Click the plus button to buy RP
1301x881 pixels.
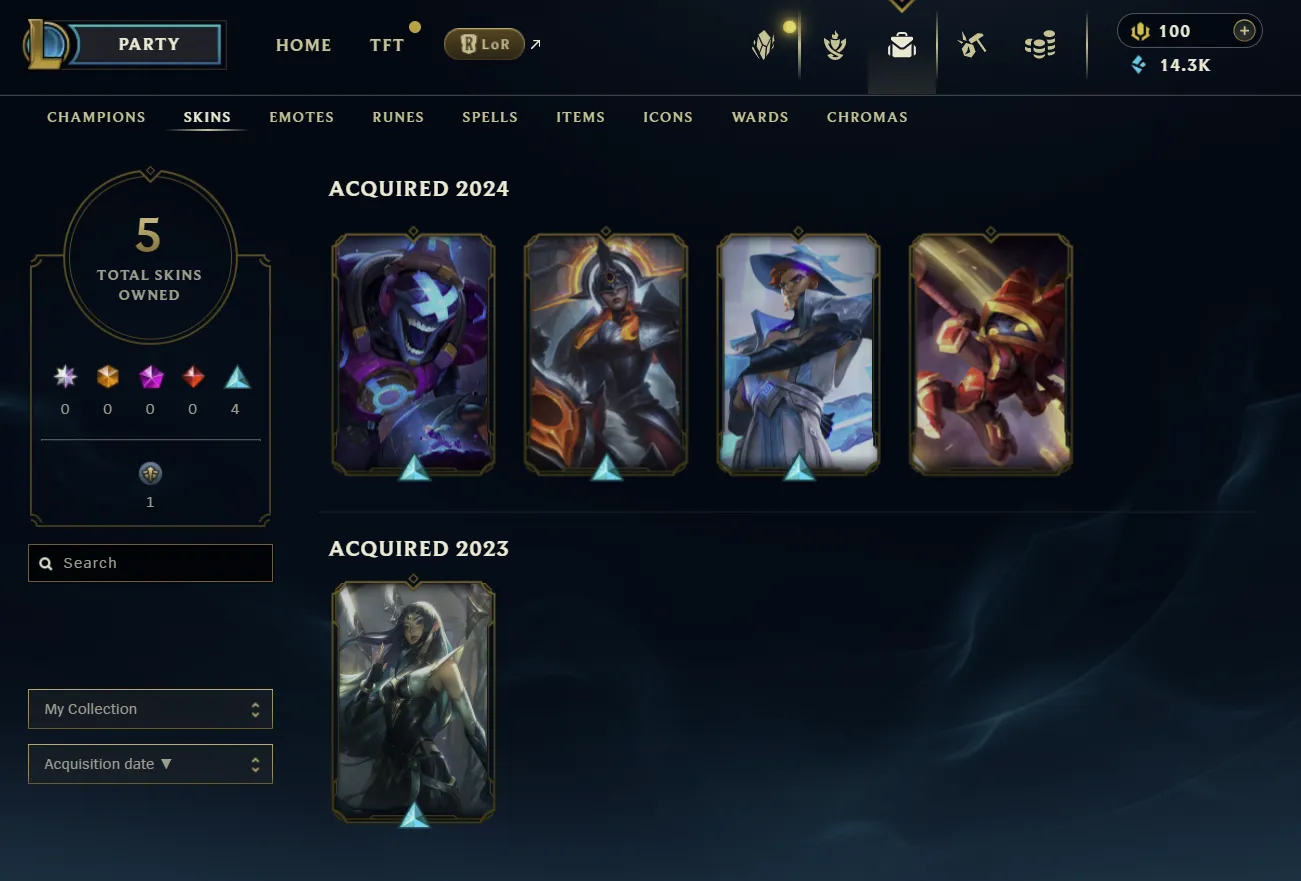tap(1243, 30)
